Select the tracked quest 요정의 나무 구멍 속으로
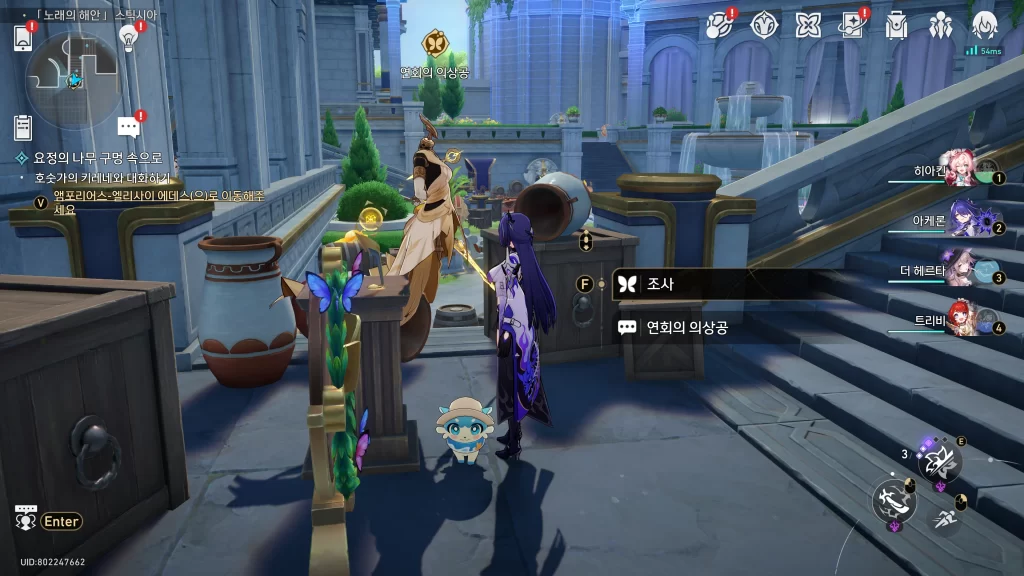 tap(98, 158)
